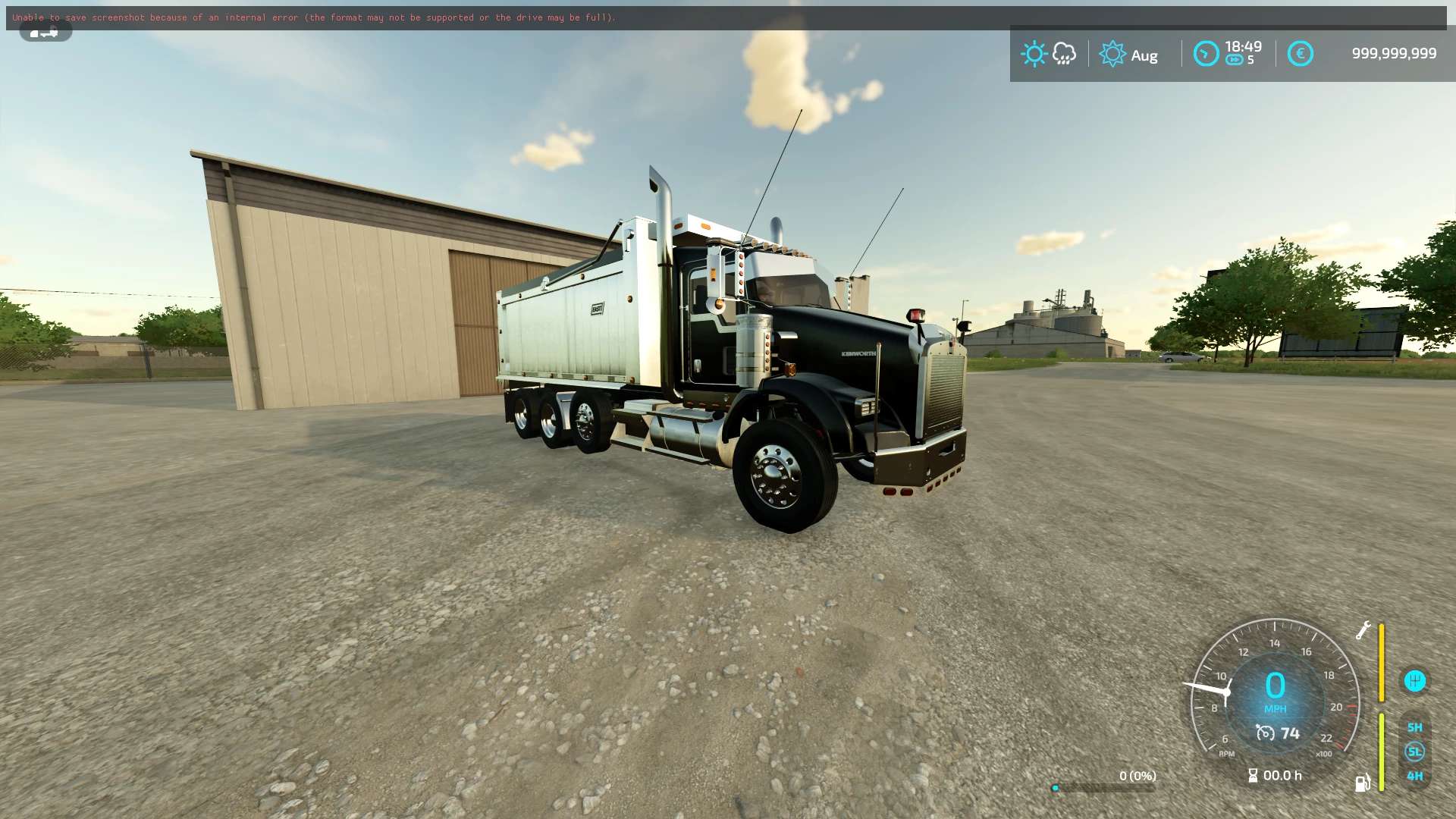Image resolution: width=1456 pixels, height=819 pixels.
Task: Click the euro money icon
Action: coord(1300,54)
